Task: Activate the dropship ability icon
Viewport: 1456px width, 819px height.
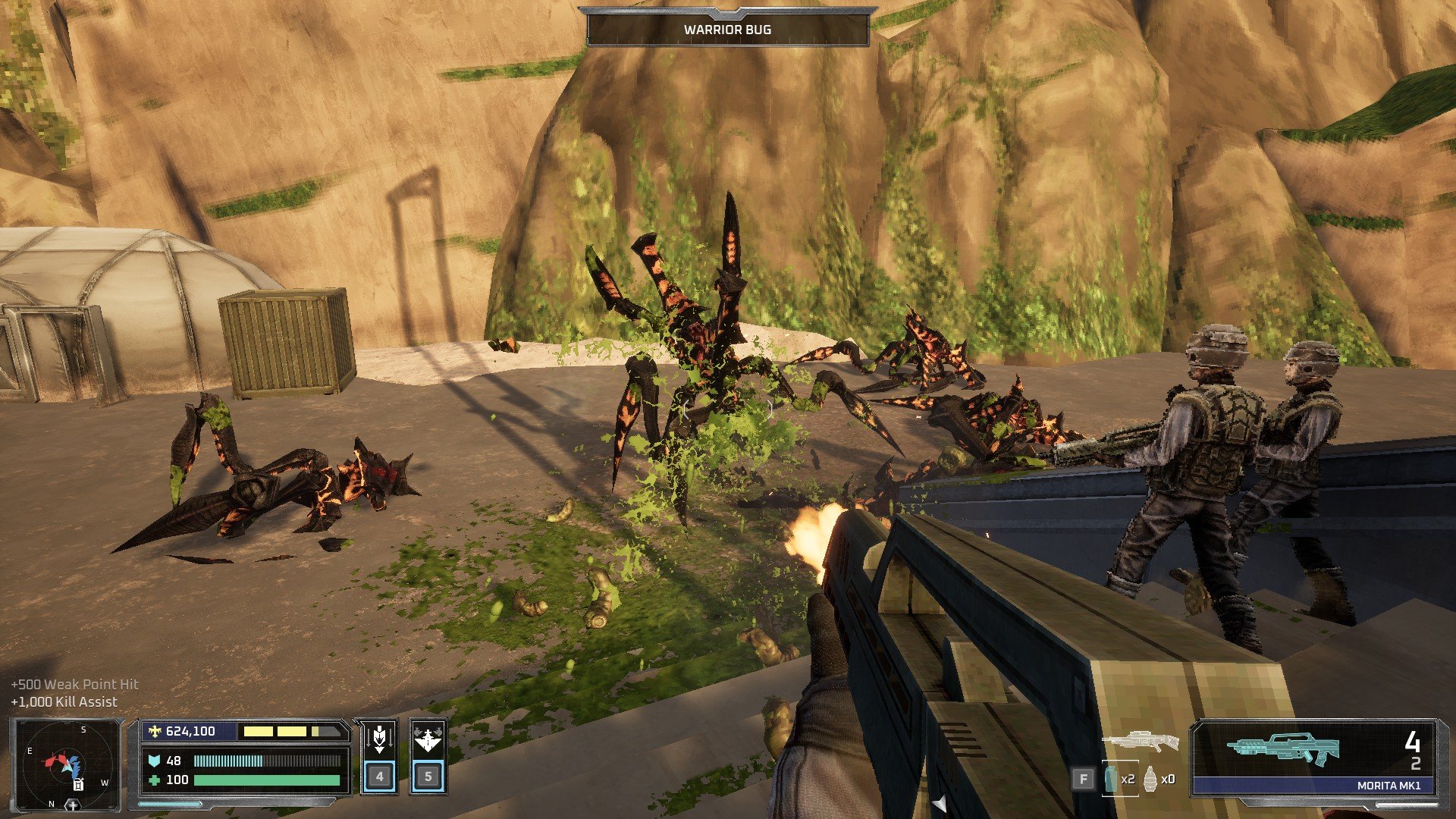Action: coord(428,738)
